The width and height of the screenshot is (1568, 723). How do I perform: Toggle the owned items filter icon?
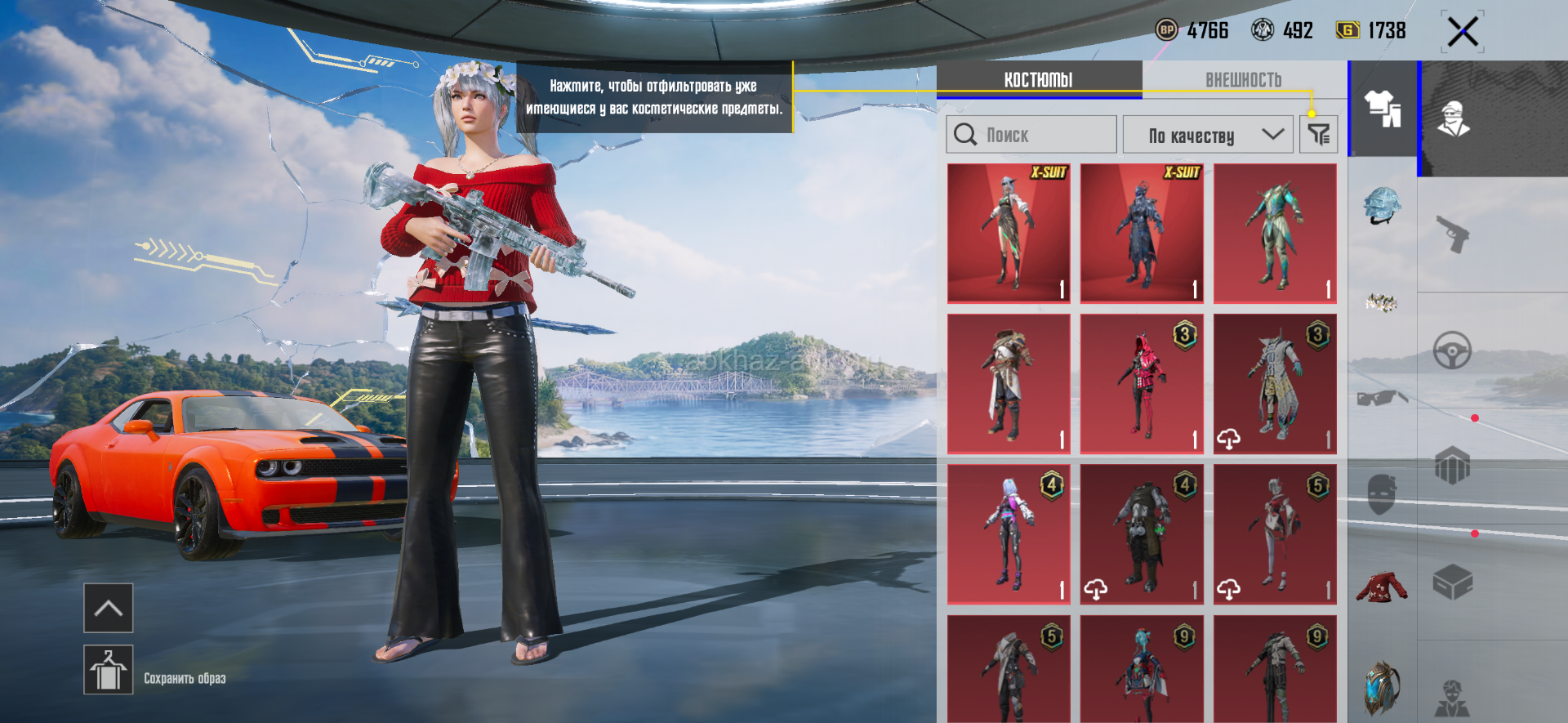click(1318, 135)
